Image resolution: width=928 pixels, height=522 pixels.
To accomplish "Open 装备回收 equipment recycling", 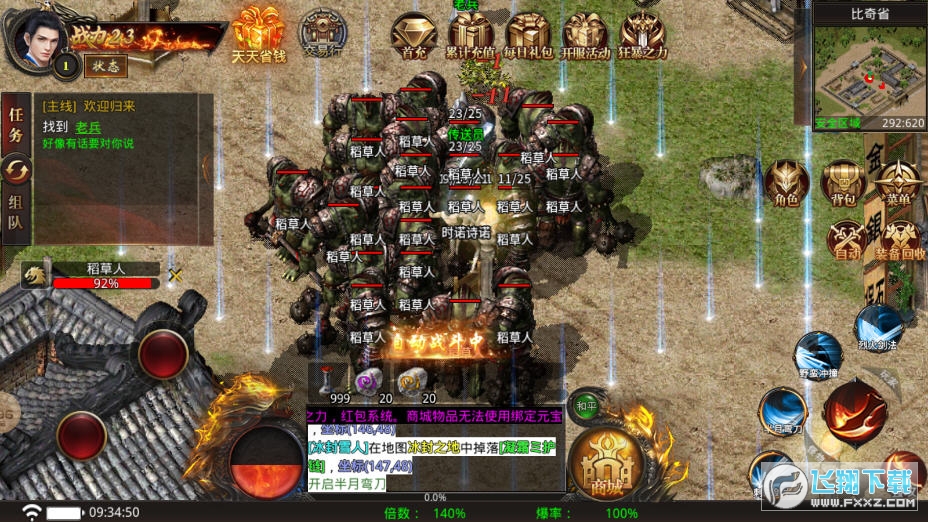I will (x=898, y=240).
